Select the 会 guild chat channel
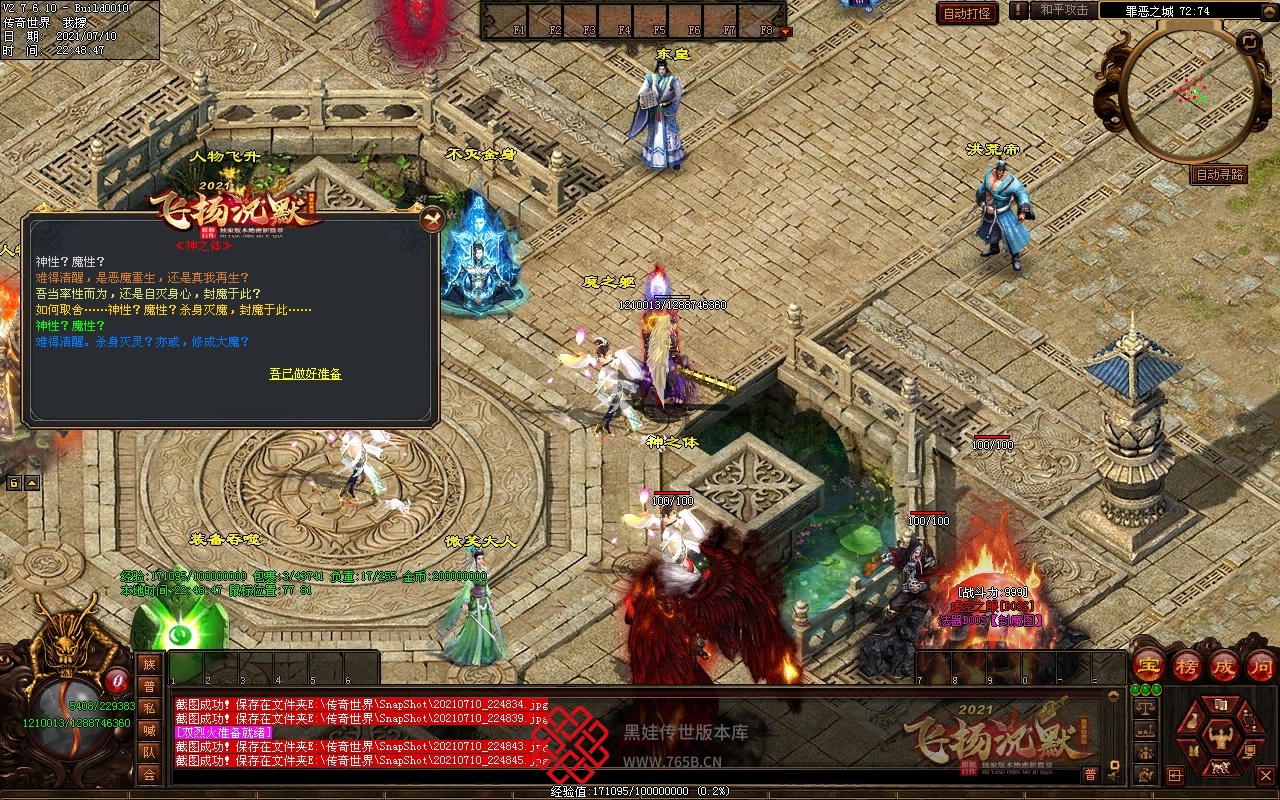 (x=149, y=774)
